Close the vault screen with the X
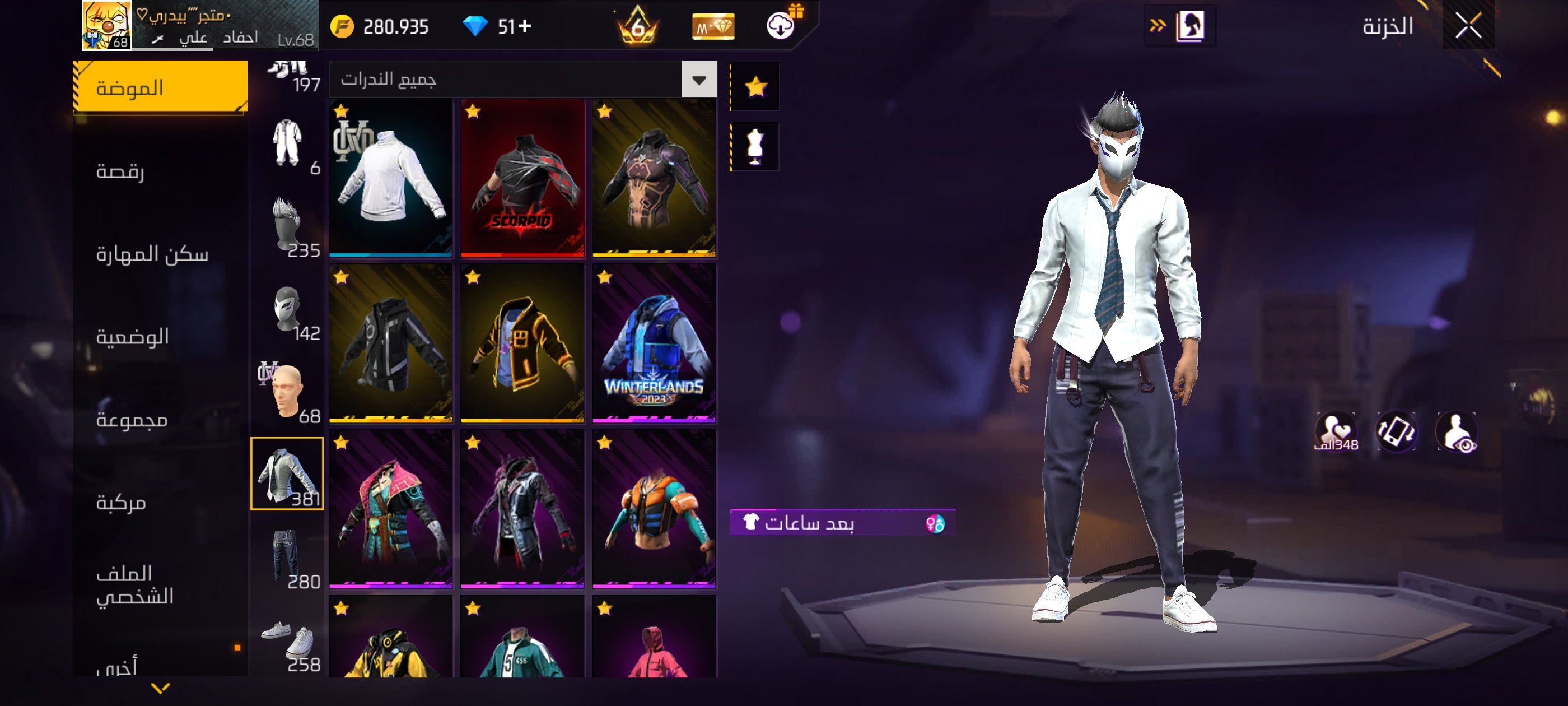Screen dimensions: 1568x706 (1468, 26)
